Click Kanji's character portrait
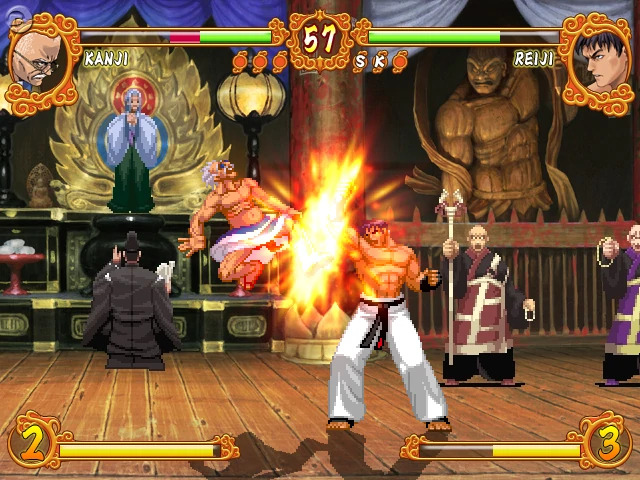The image size is (640, 480). click(38, 60)
